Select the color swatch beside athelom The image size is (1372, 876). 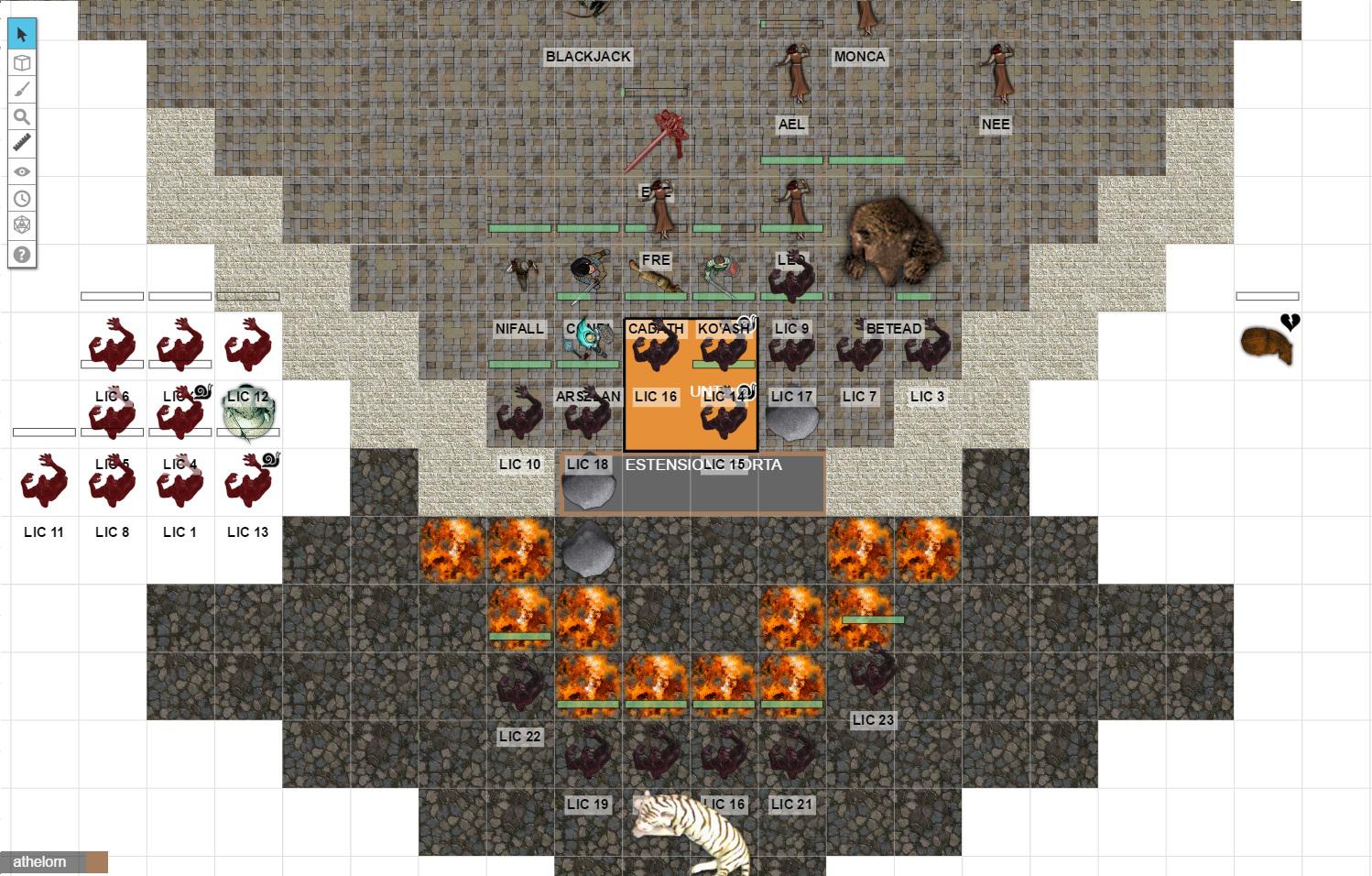[97, 862]
